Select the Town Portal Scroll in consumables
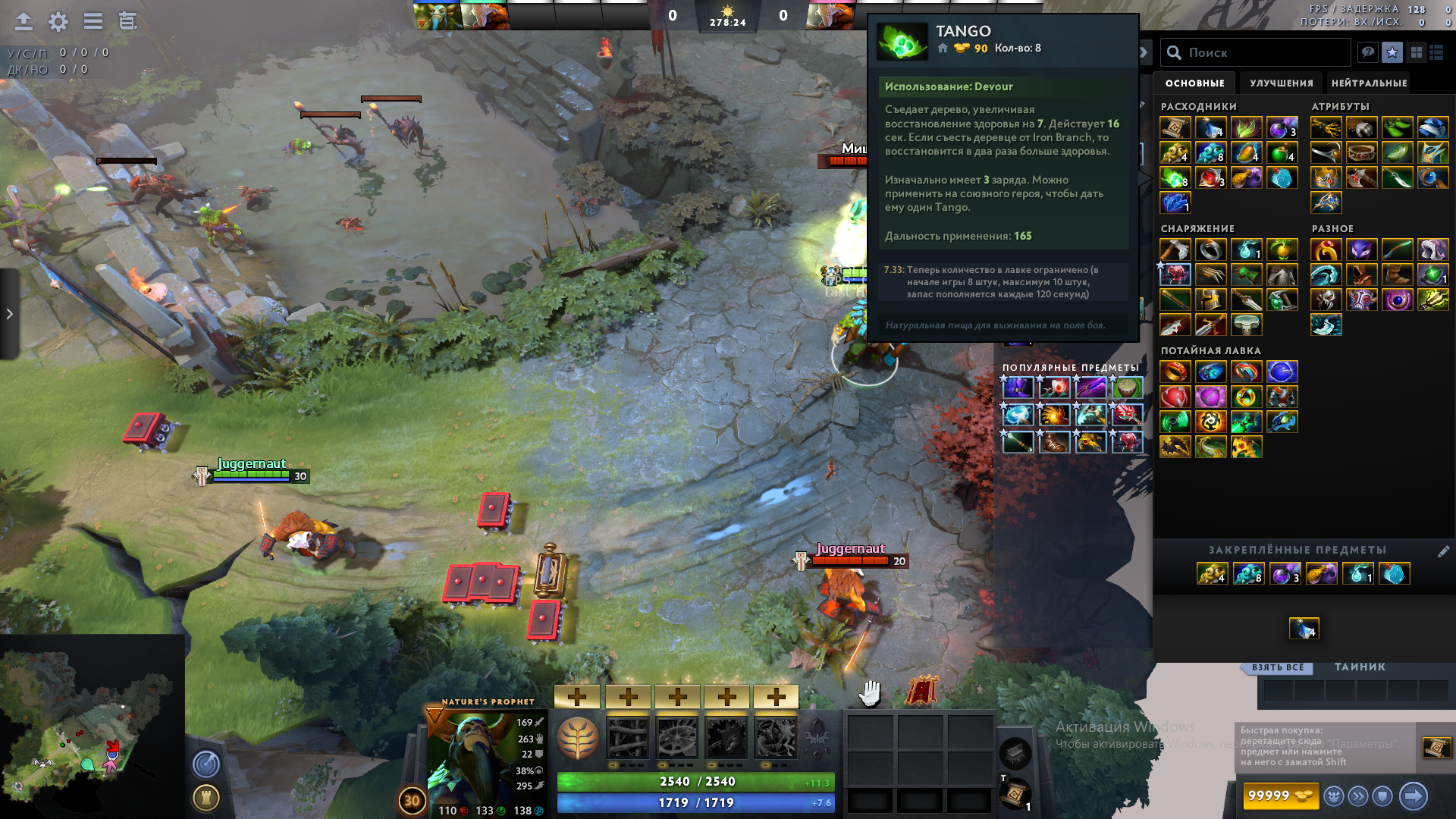This screenshot has width=1456, height=819. click(x=1175, y=128)
